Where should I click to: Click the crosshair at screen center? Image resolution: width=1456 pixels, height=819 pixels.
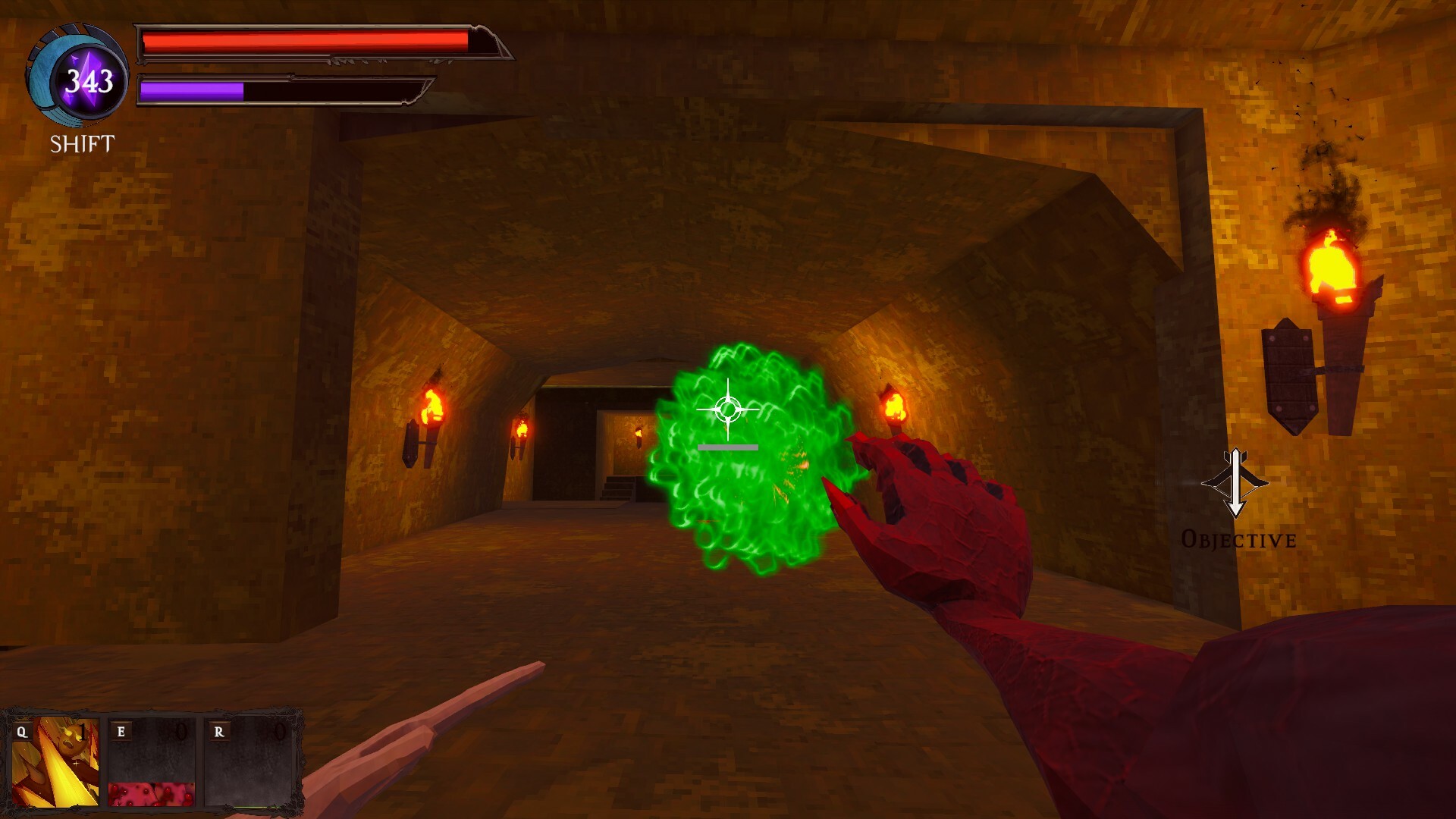click(727, 410)
